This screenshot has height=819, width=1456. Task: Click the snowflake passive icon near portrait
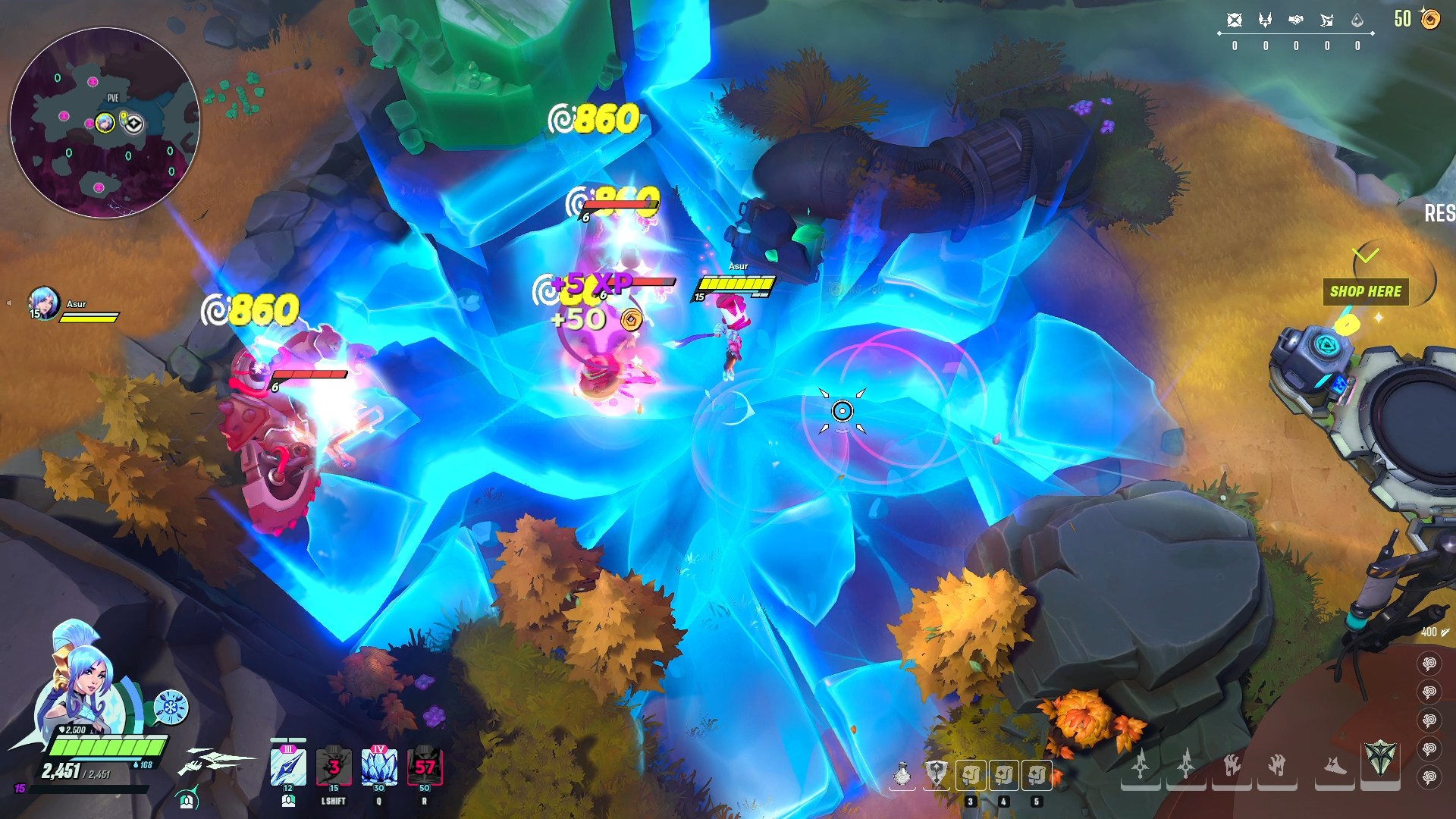coord(171,708)
